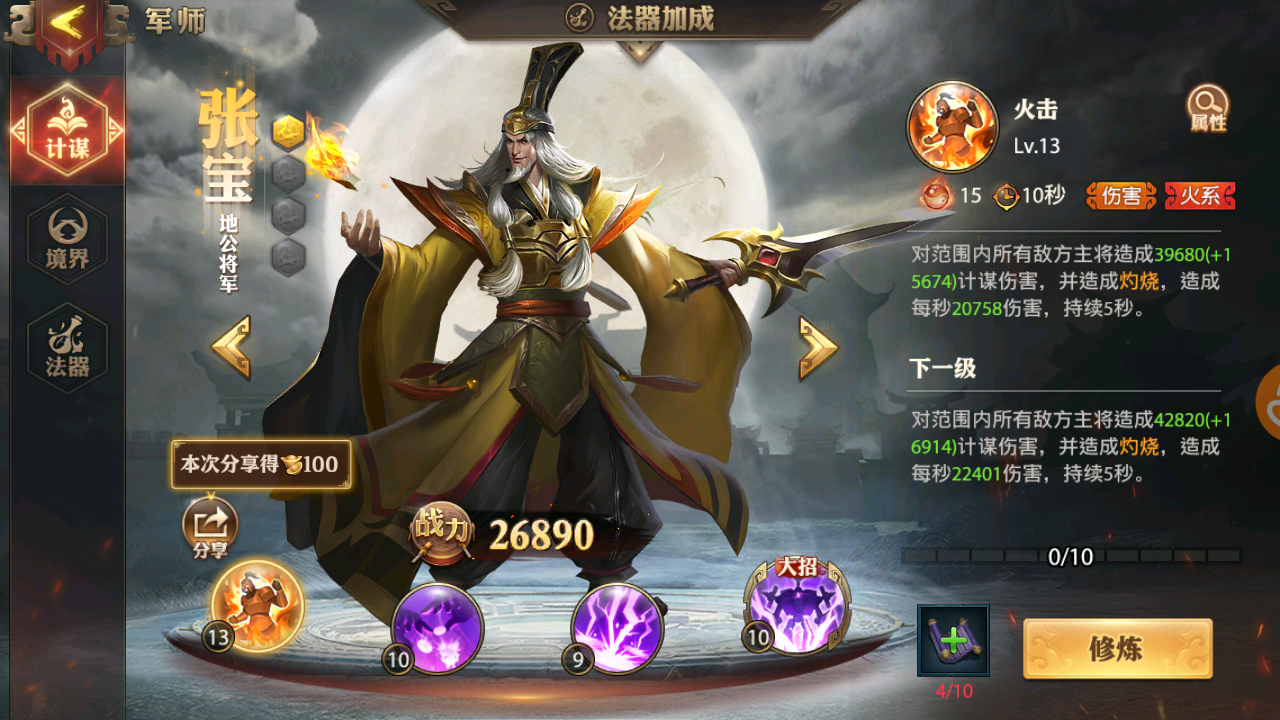Open the 法器加成 banner
The height and width of the screenshot is (720, 1280).
tap(640, 18)
